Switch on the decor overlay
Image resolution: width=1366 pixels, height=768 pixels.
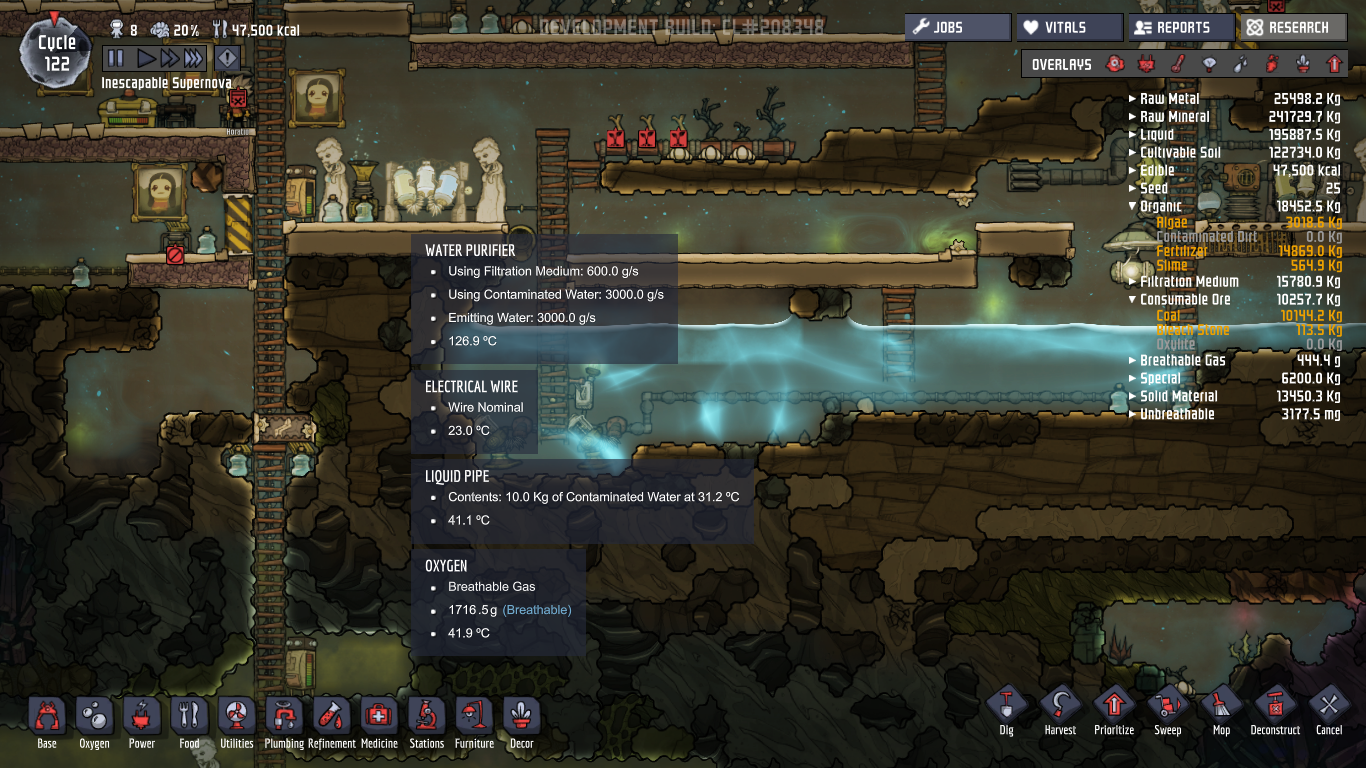coord(1302,64)
